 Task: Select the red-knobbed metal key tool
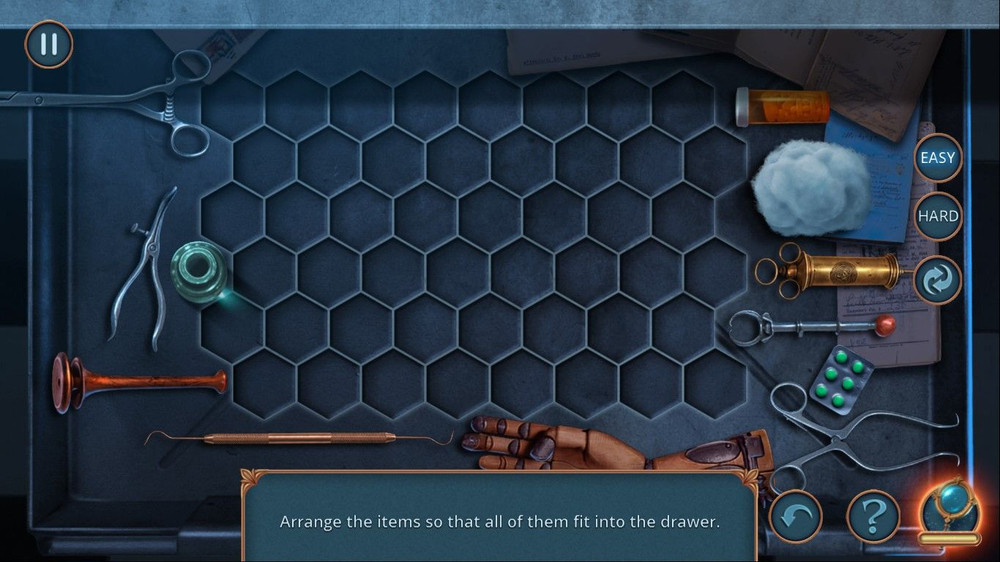click(810, 325)
